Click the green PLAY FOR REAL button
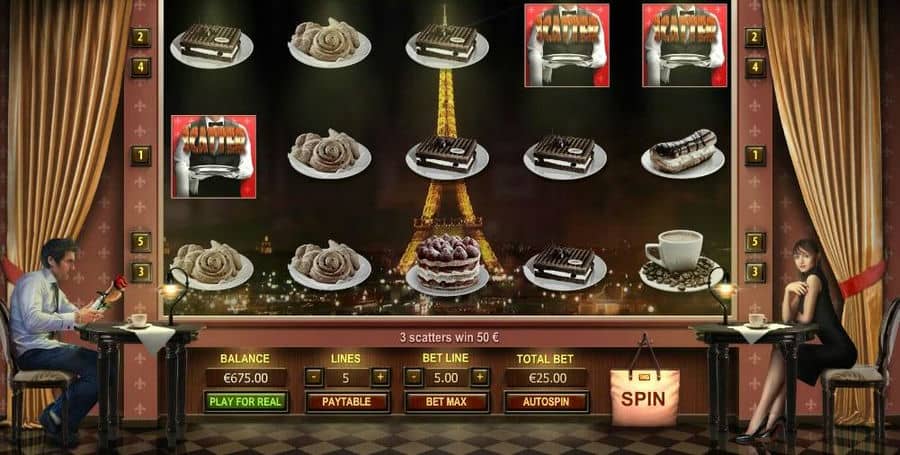 point(246,402)
